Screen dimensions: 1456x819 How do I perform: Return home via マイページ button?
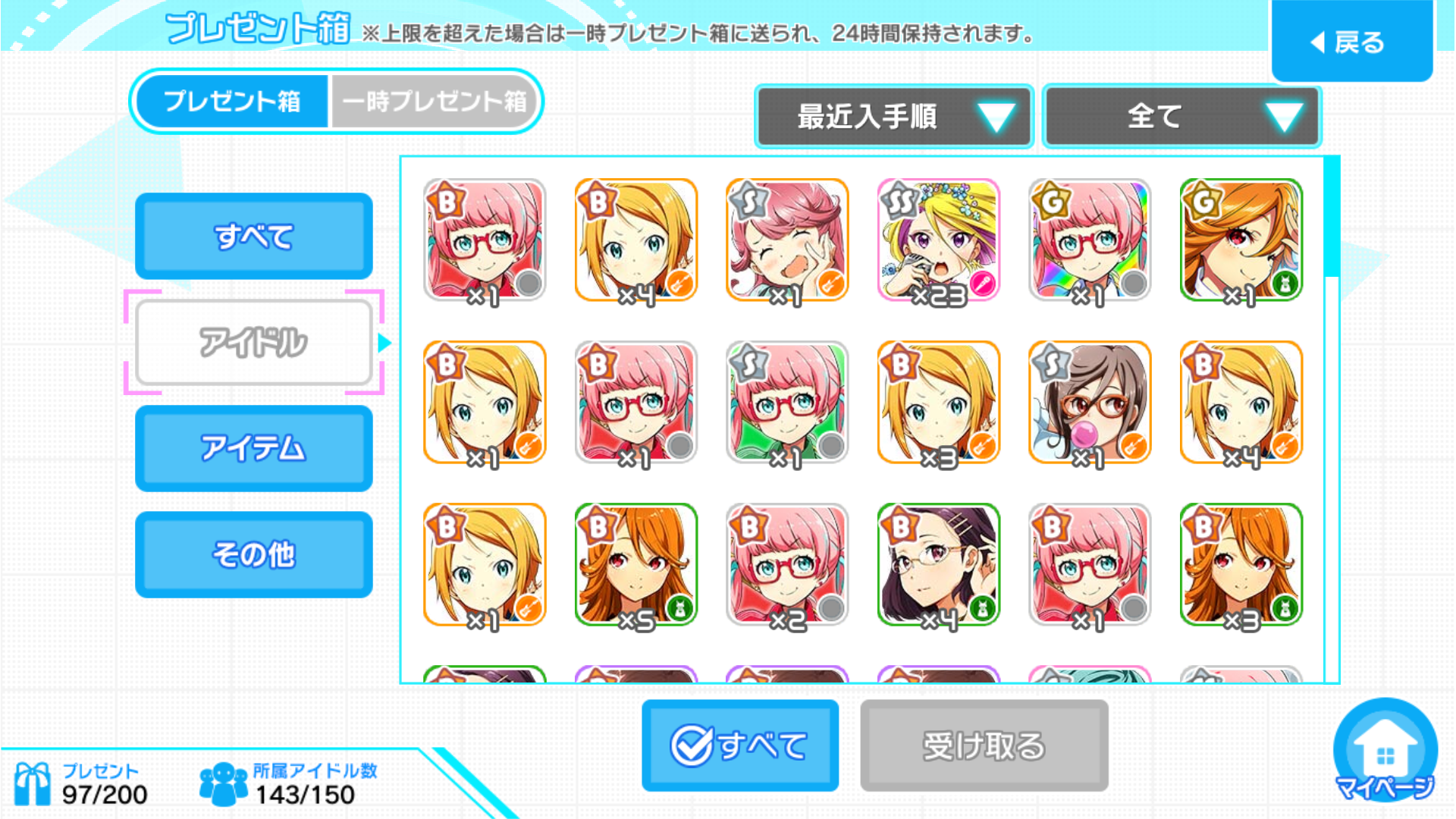point(1385,751)
